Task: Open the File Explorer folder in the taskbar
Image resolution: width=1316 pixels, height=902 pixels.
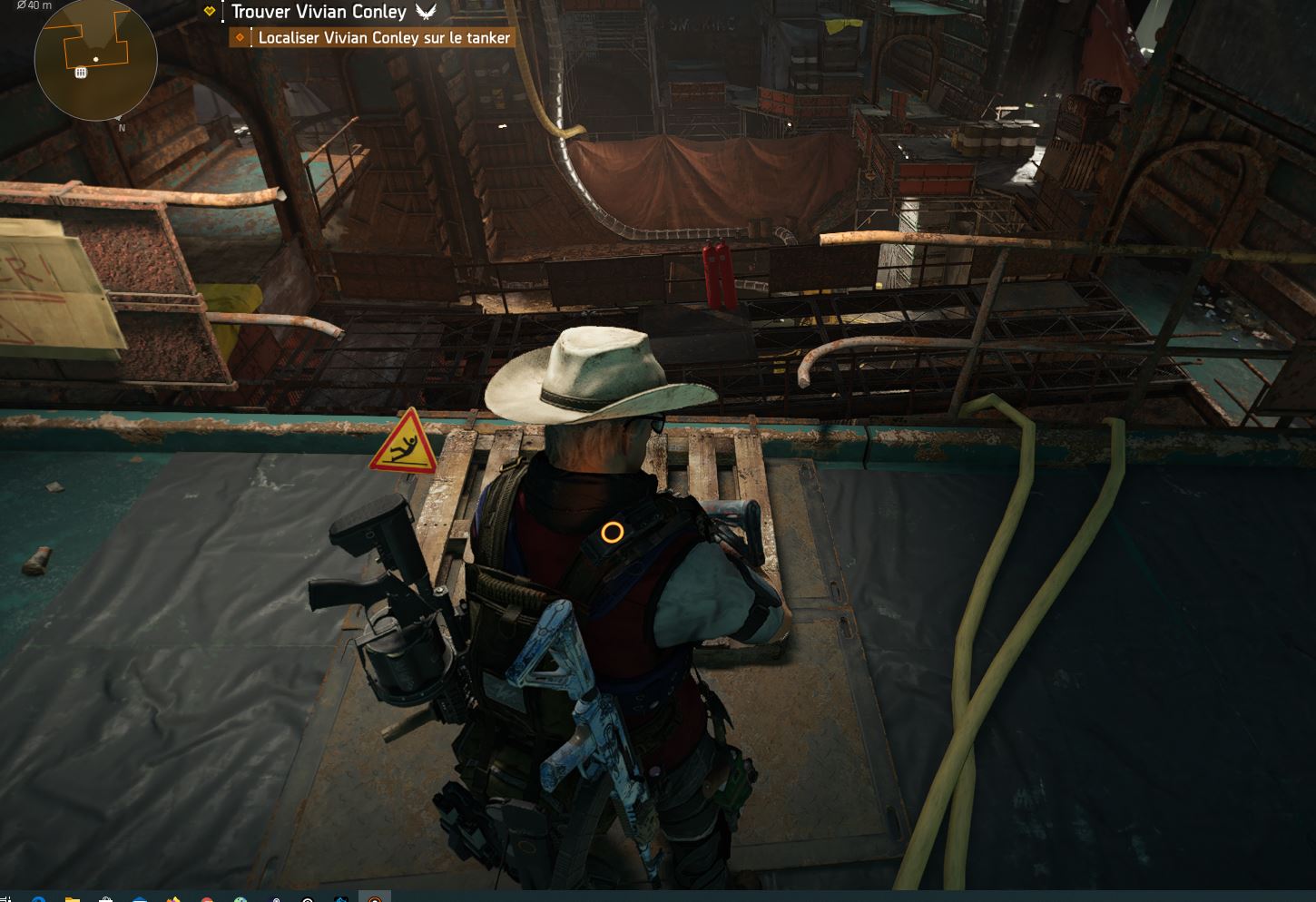Action: (x=72, y=898)
